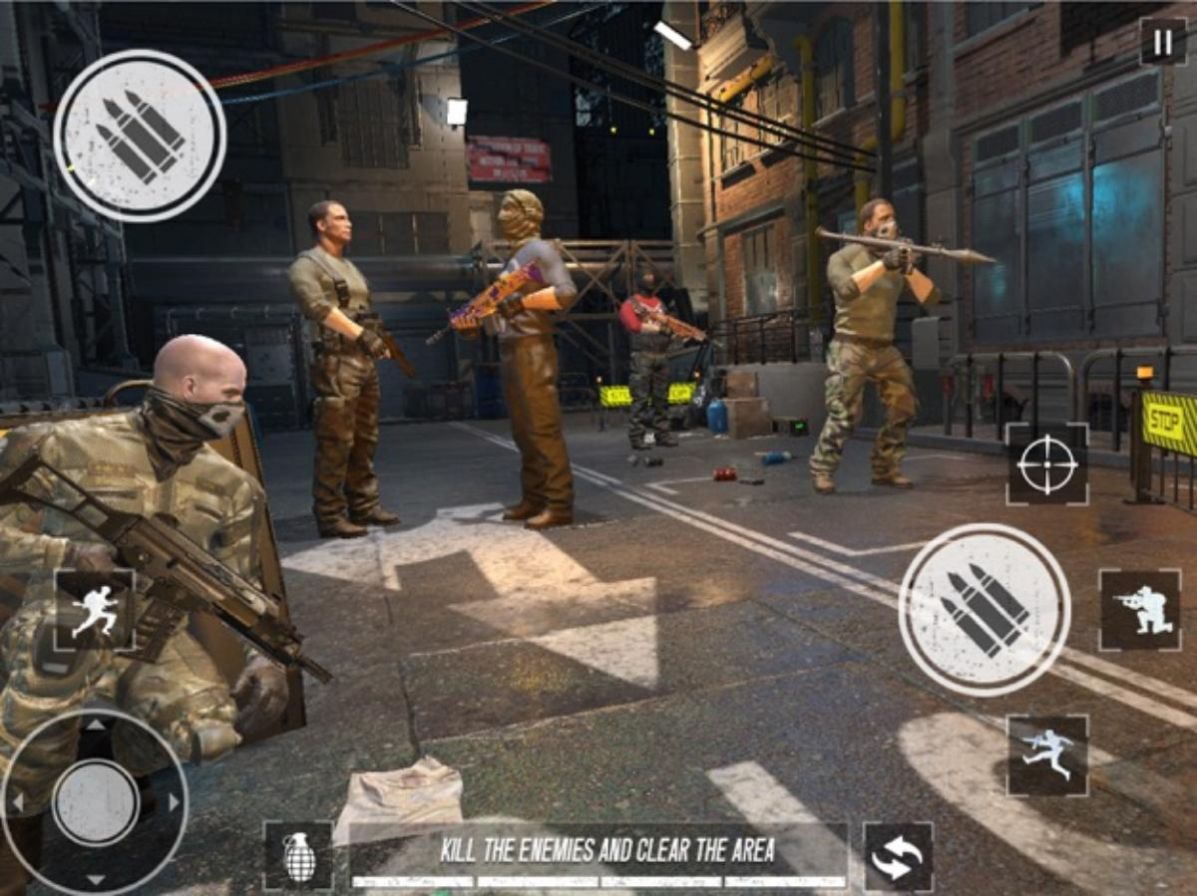Switch weapons with the swap arrows button

(897, 857)
